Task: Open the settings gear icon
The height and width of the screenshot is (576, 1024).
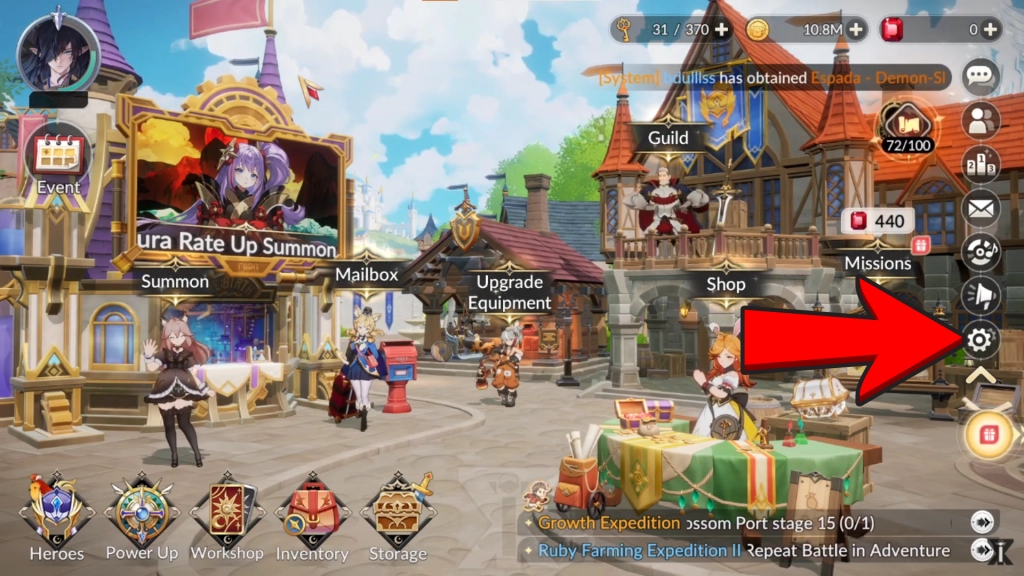Action: (x=980, y=341)
